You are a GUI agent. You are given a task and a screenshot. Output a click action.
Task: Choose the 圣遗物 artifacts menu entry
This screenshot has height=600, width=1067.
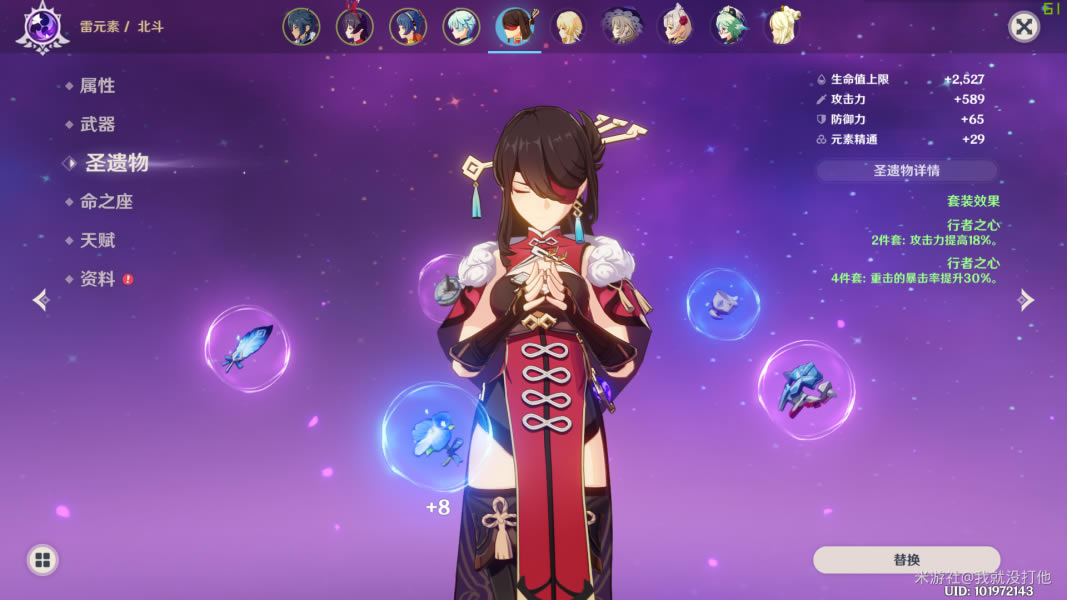[116, 163]
